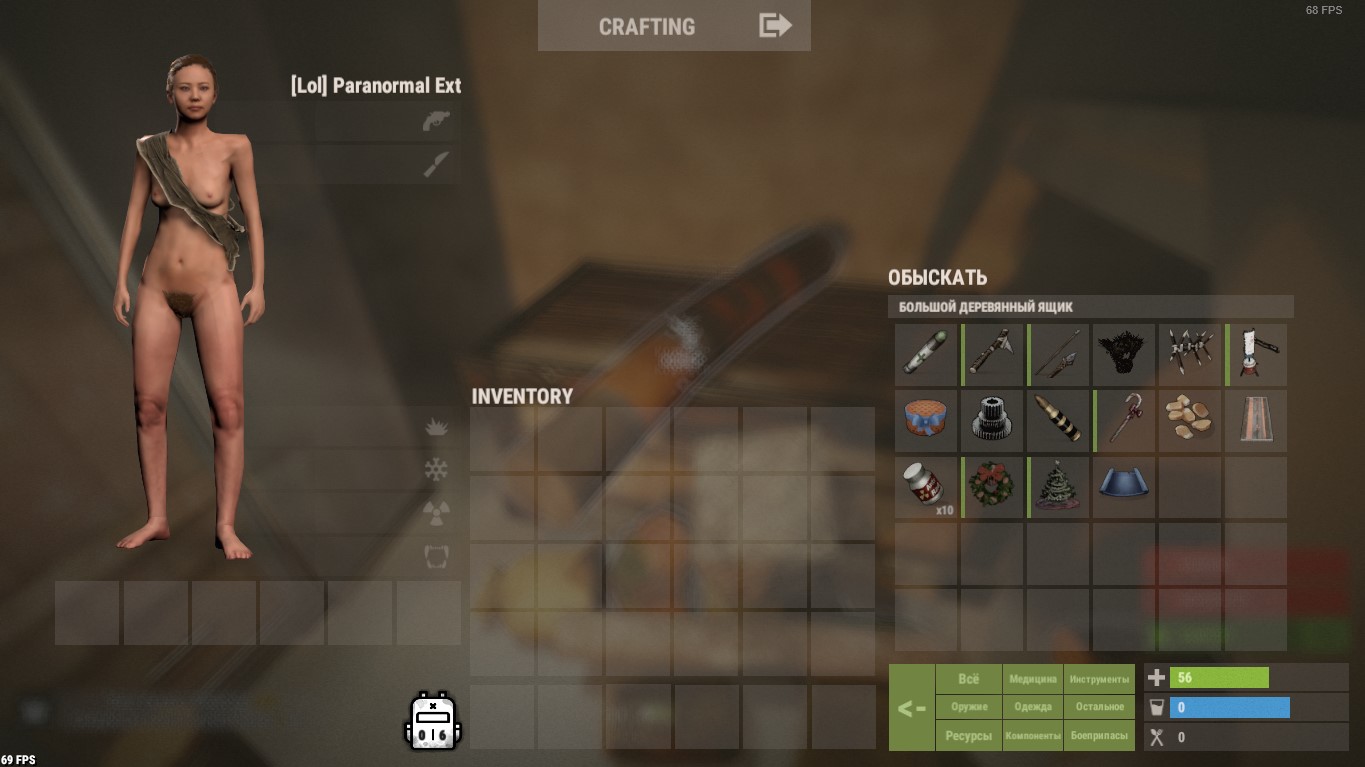Open the Crafting menu
Screen dimensions: 1365x767
point(673,26)
